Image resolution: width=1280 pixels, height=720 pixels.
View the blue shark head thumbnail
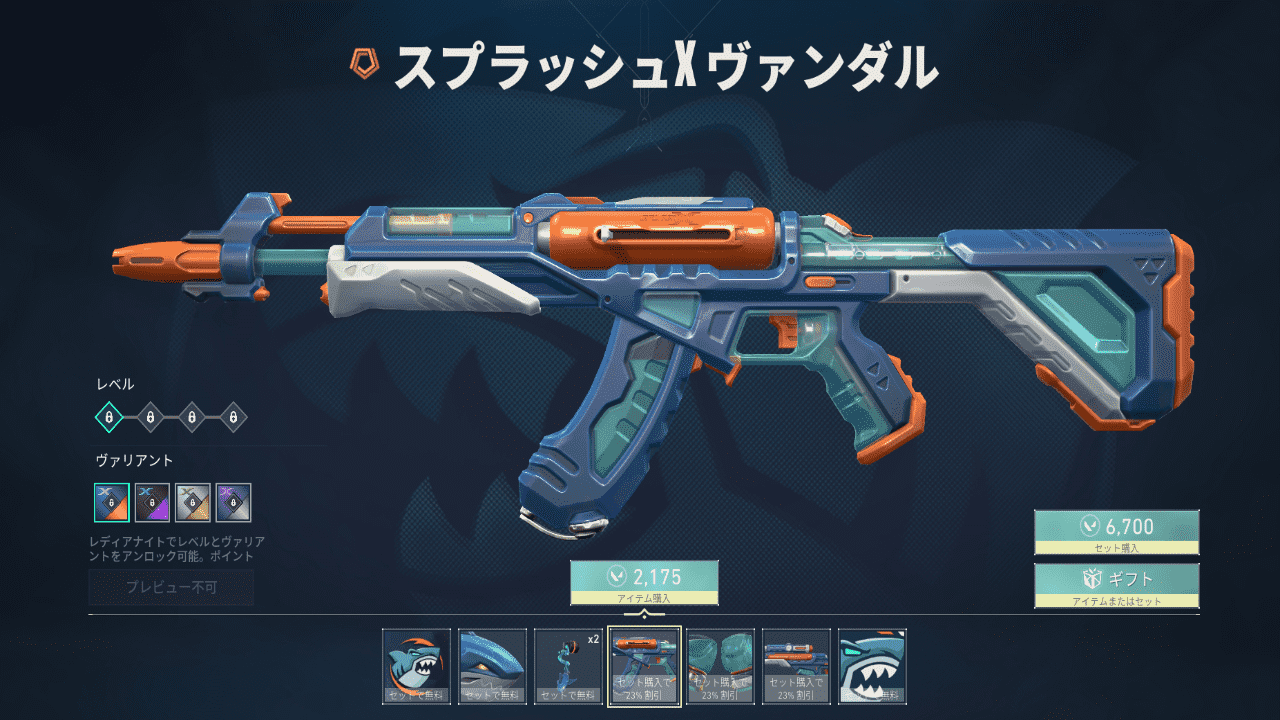click(493, 666)
